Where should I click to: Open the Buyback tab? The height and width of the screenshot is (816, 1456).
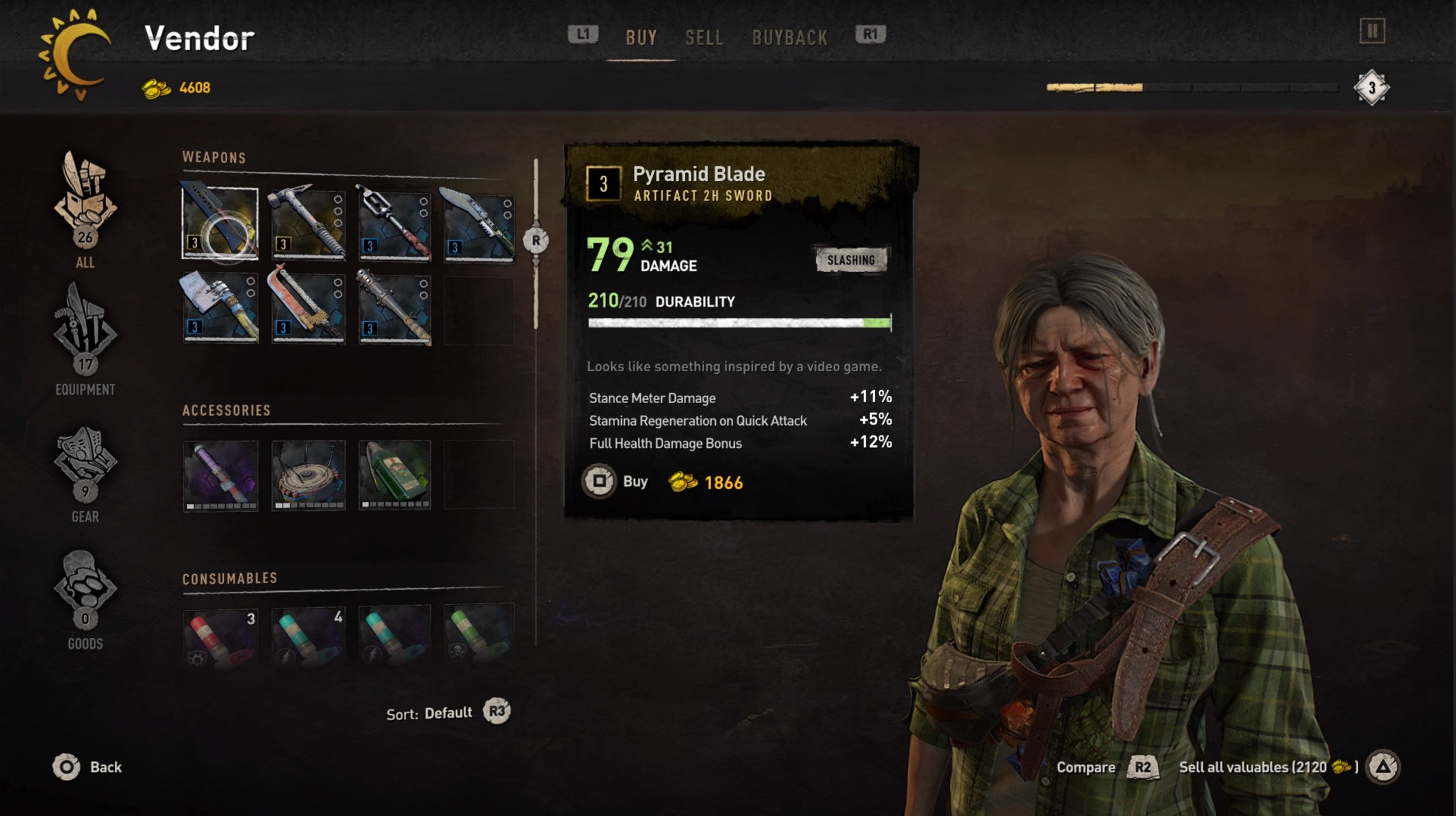click(790, 37)
